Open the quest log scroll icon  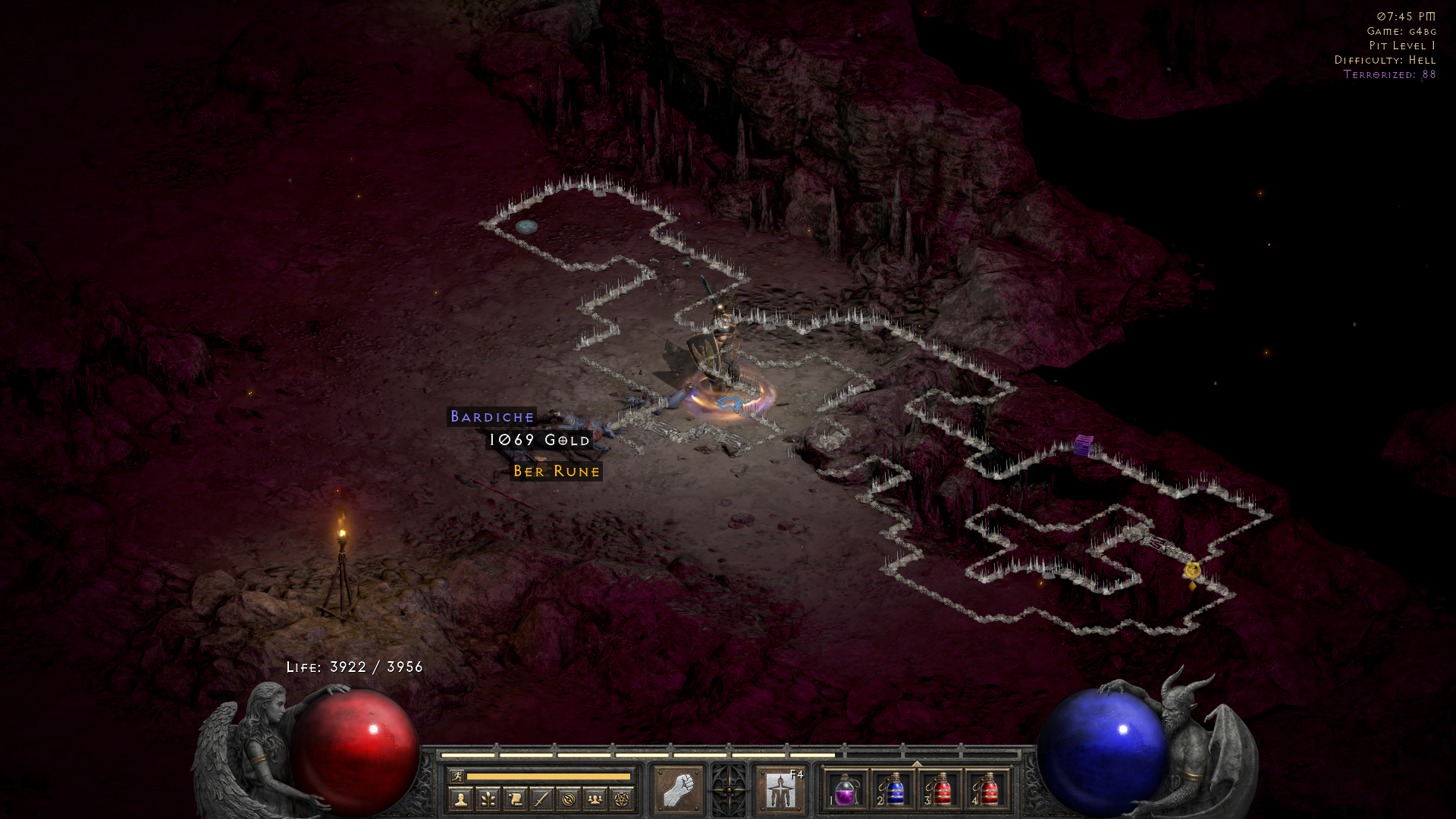517,801
